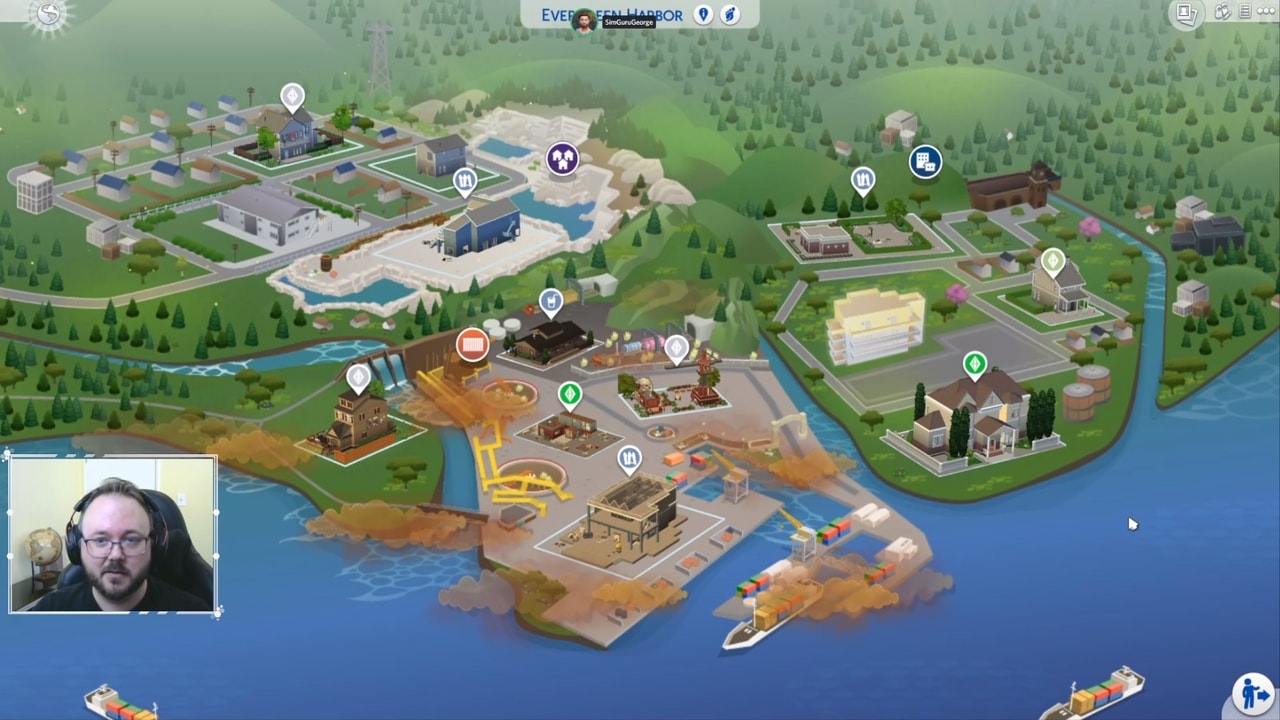
Task: Open the Gallery photos icon
Action: click(1186, 13)
